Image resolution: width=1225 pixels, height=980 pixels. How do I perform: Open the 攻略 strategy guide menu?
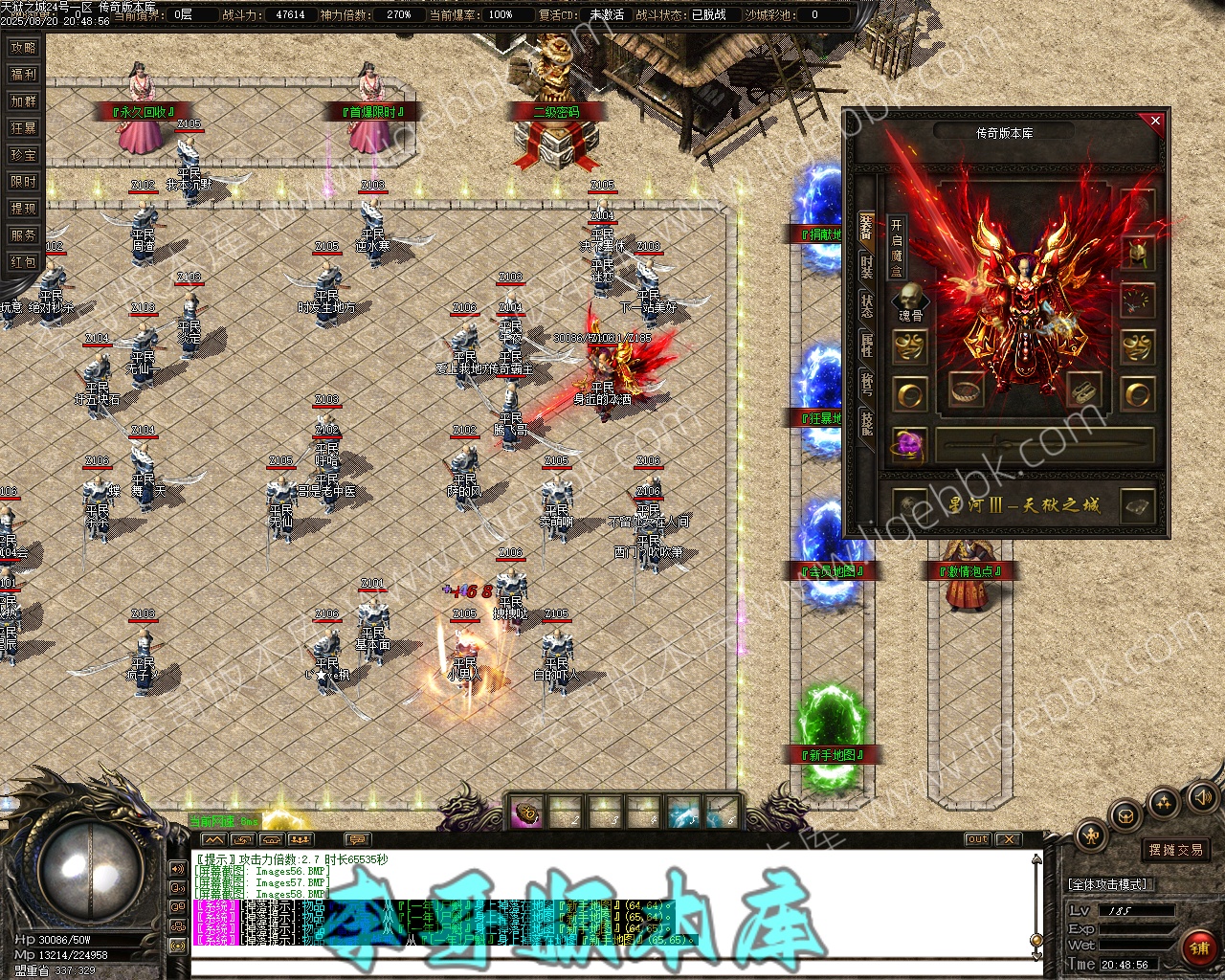click(x=23, y=48)
